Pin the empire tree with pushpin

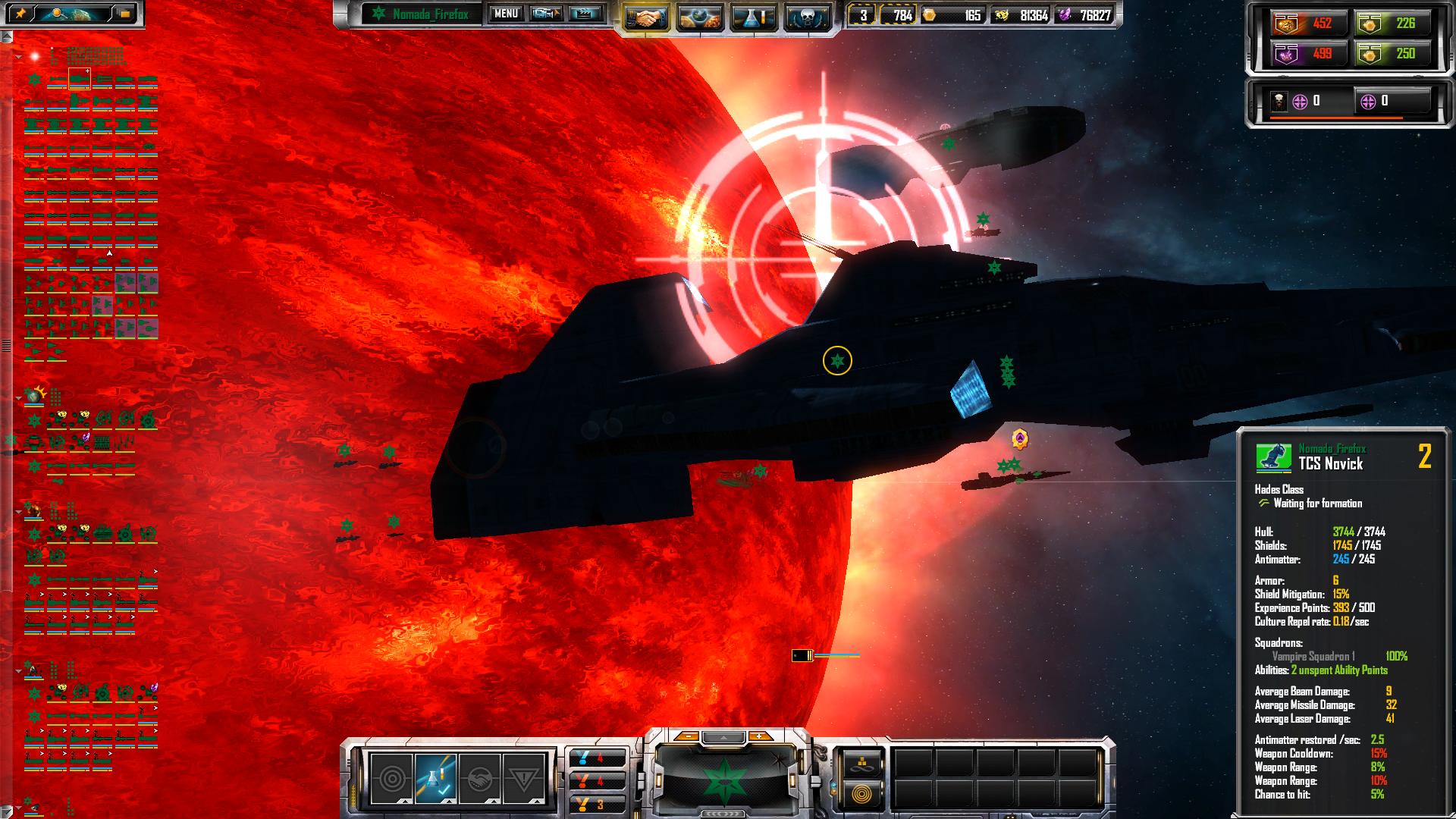tap(21, 14)
